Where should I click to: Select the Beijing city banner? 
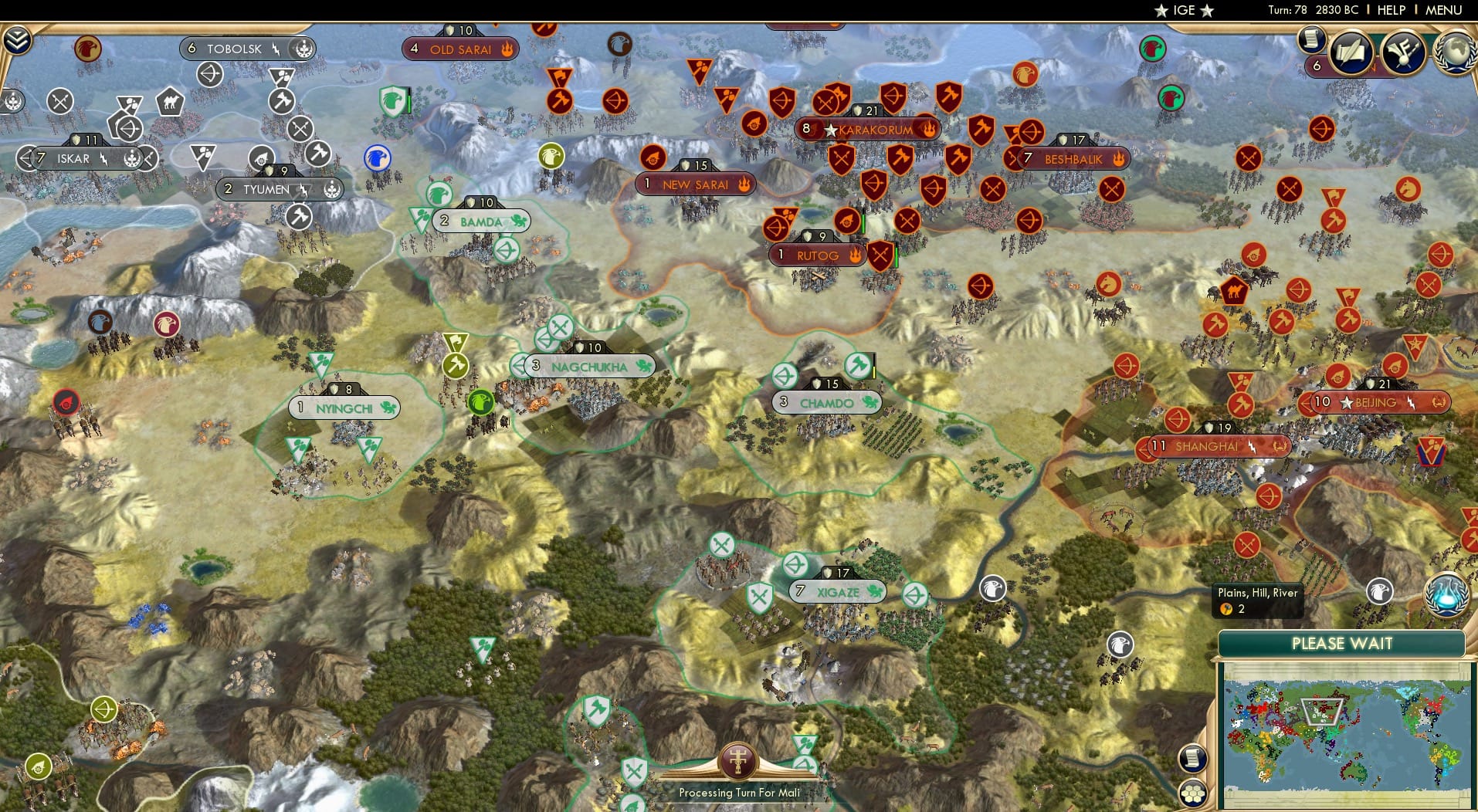click(1371, 402)
